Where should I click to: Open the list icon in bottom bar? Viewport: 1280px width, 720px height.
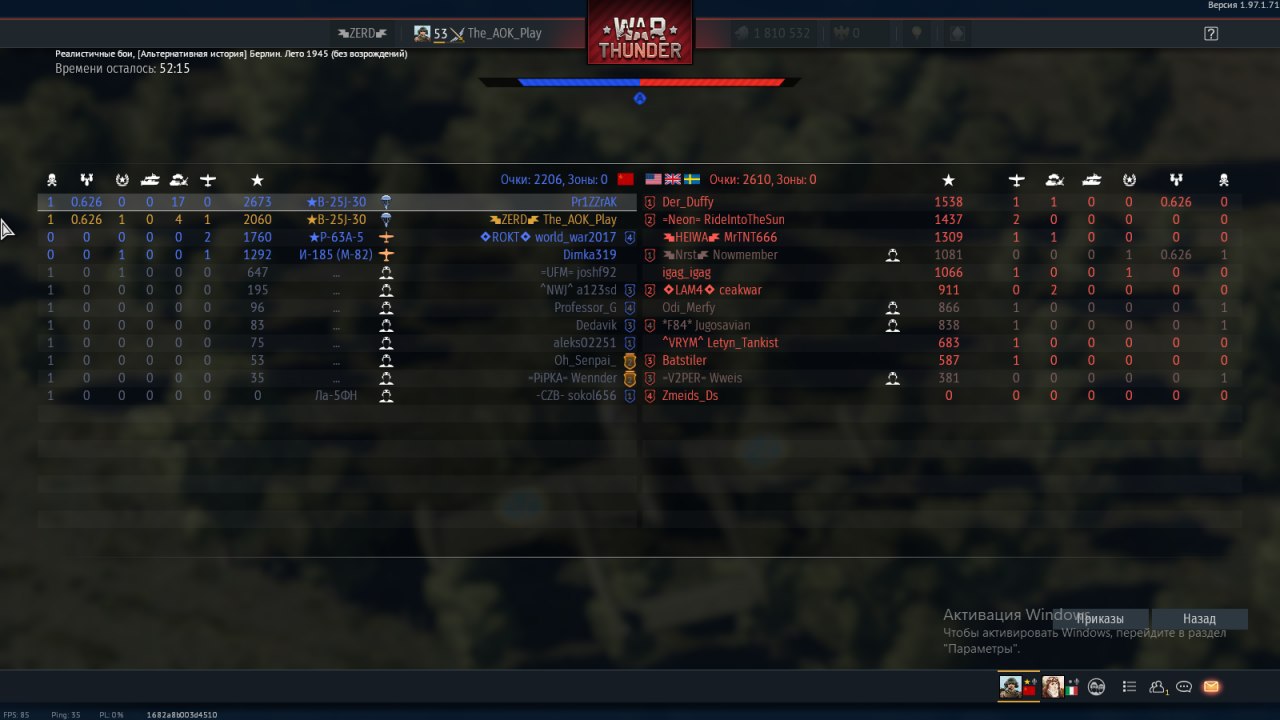pos(1129,687)
